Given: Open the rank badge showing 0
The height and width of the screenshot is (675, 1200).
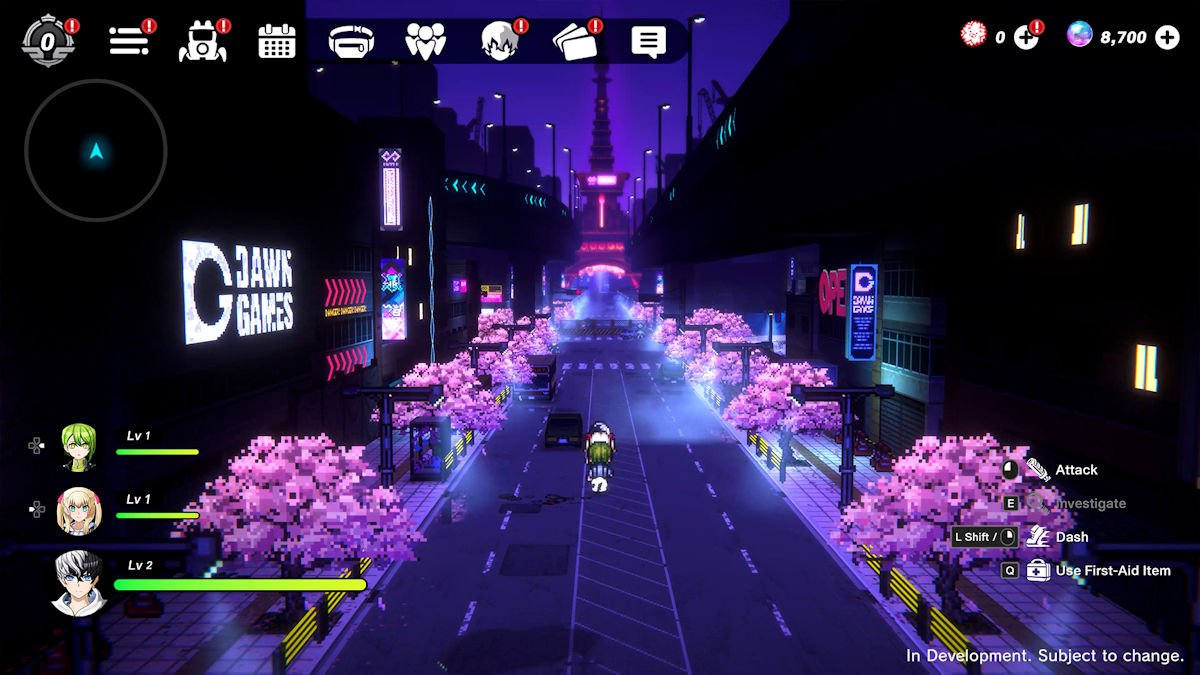Looking at the screenshot, I should click(48, 41).
